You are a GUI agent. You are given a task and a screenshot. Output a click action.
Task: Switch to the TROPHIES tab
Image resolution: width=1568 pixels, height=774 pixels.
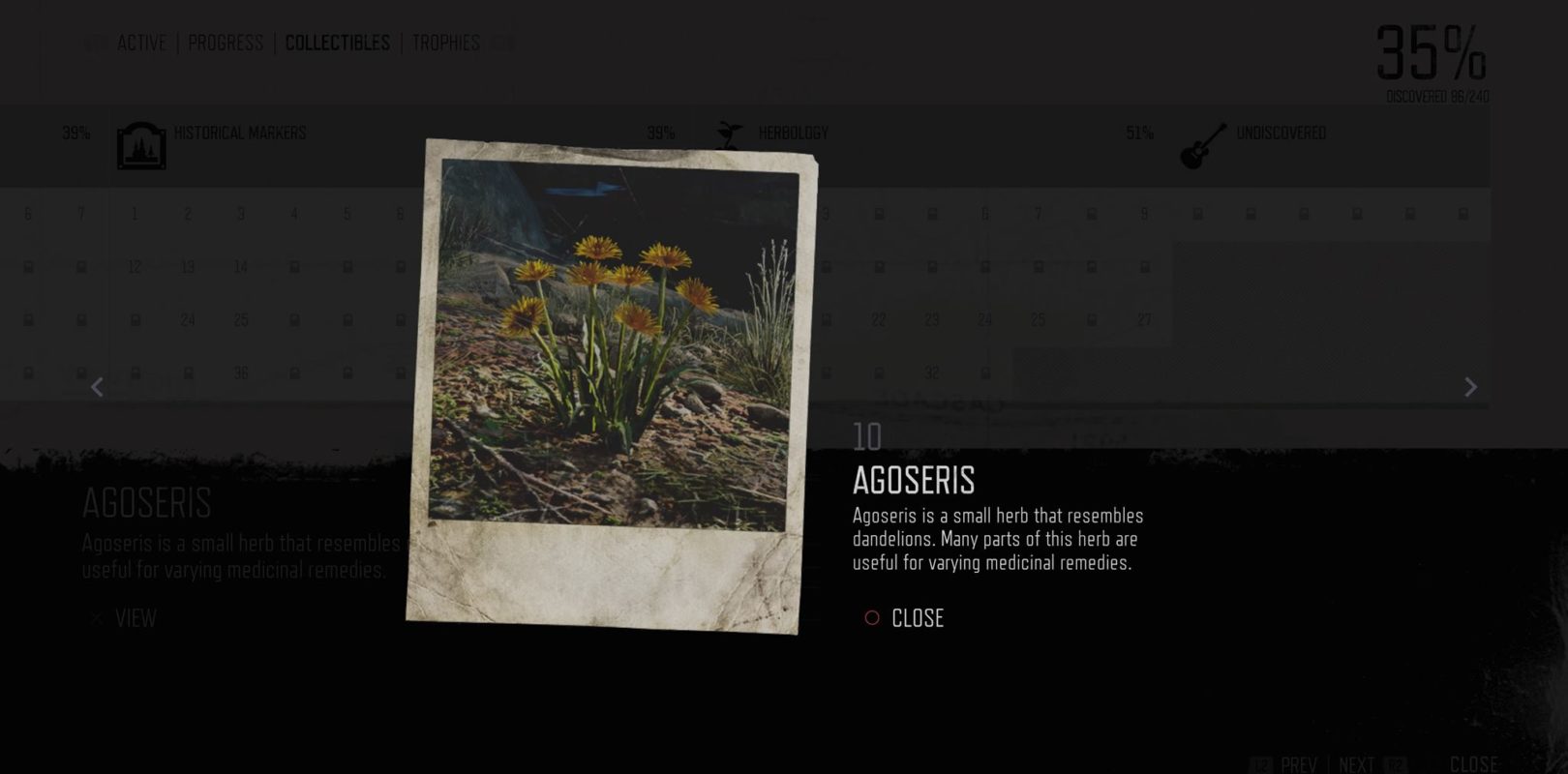445,43
